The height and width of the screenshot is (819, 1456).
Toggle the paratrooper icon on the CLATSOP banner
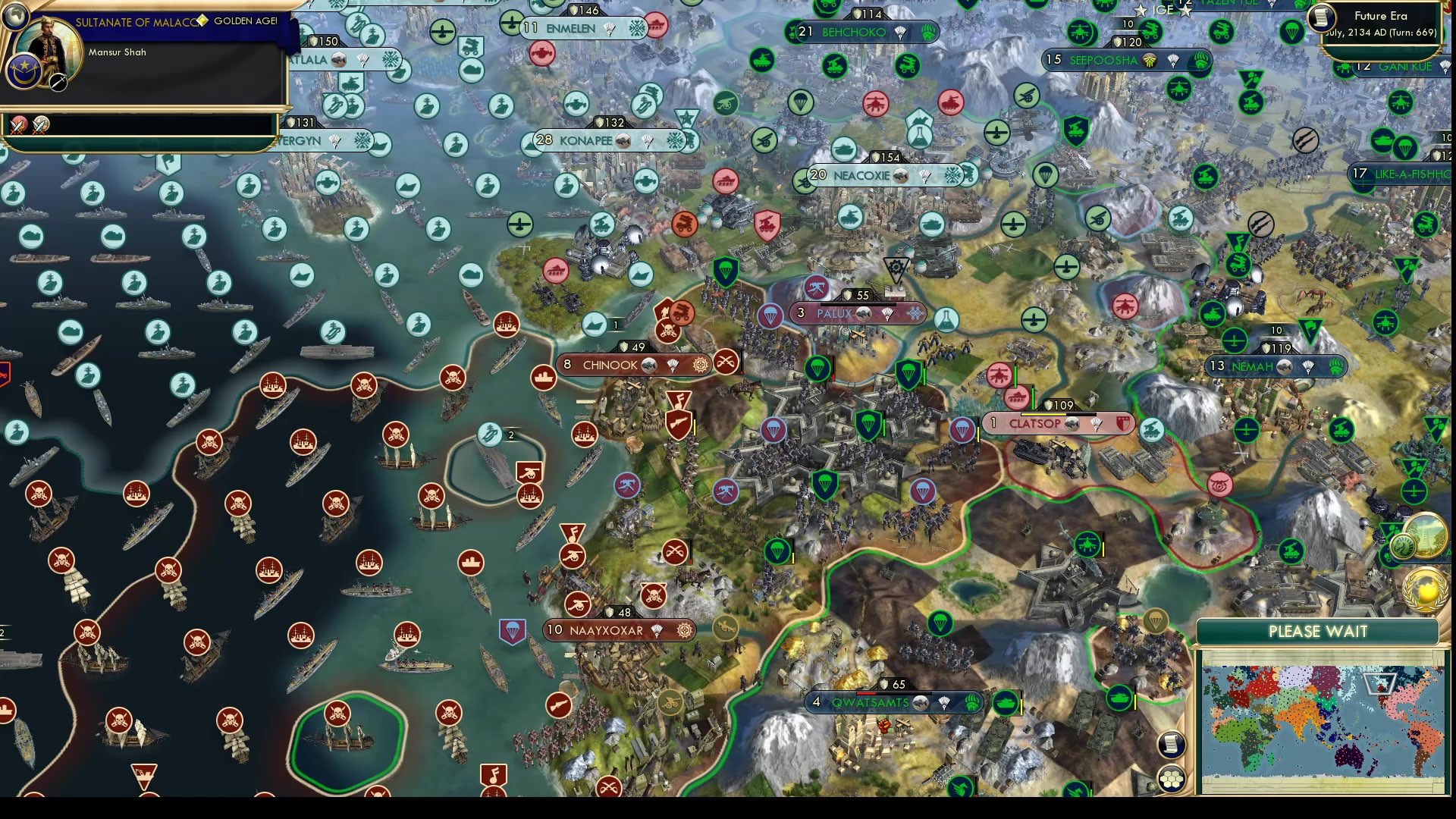(1095, 423)
